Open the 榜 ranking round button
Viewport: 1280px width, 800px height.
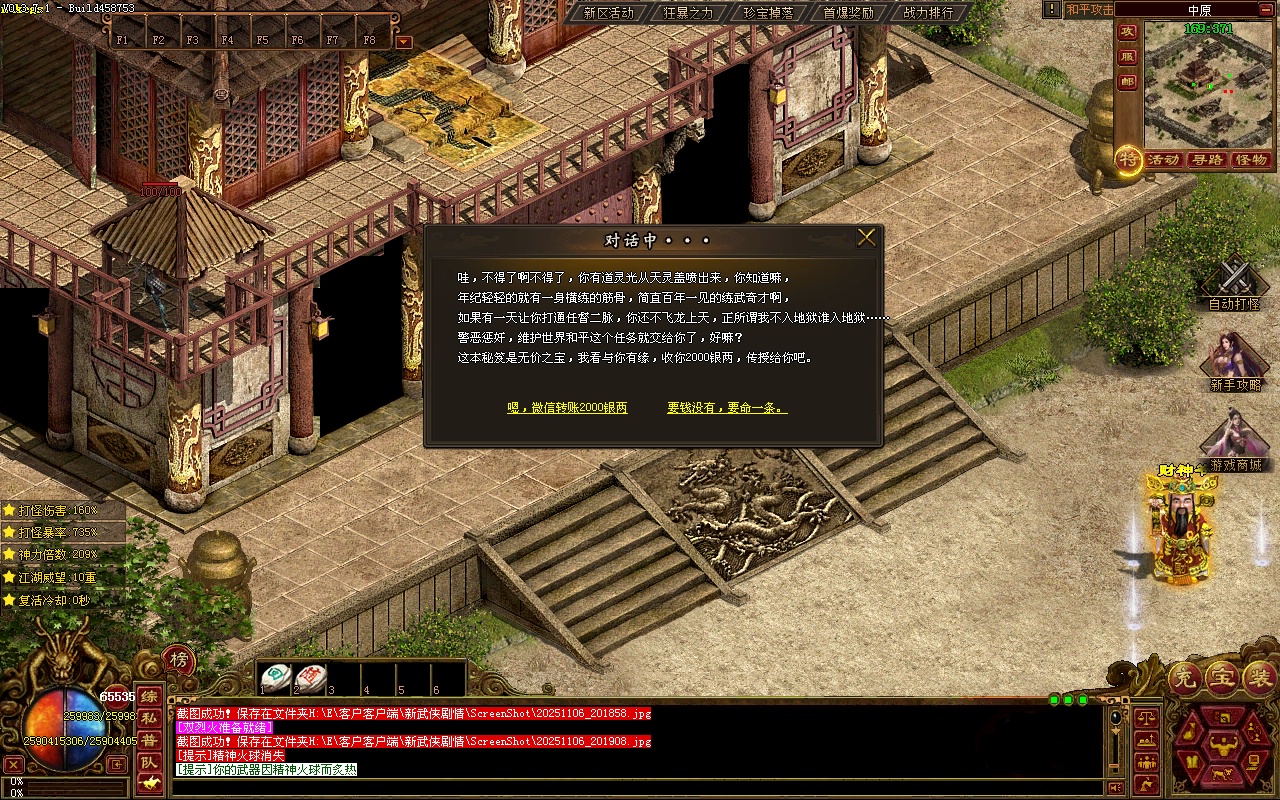[178, 660]
